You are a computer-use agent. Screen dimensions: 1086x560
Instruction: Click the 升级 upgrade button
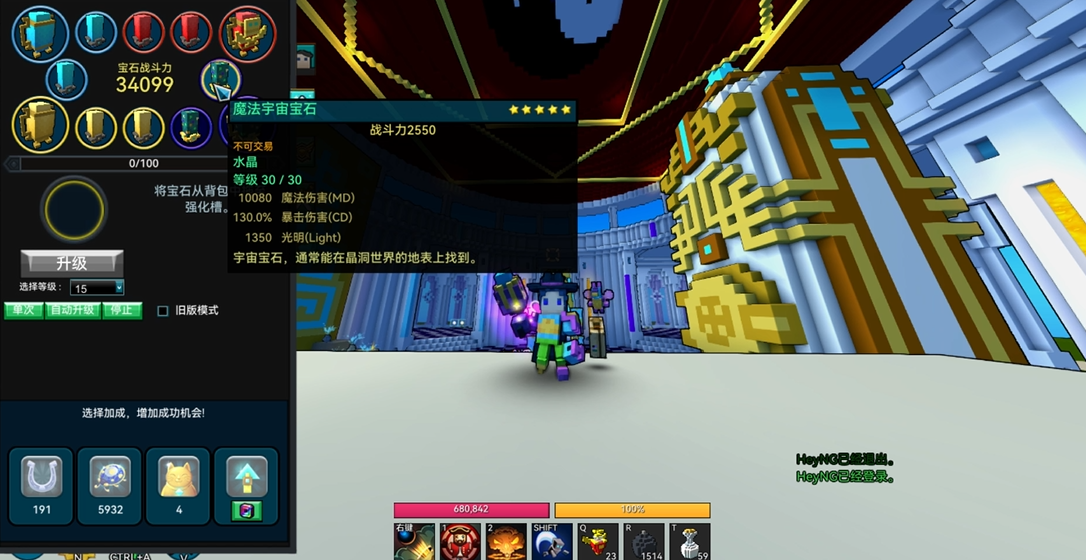(72, 264)
